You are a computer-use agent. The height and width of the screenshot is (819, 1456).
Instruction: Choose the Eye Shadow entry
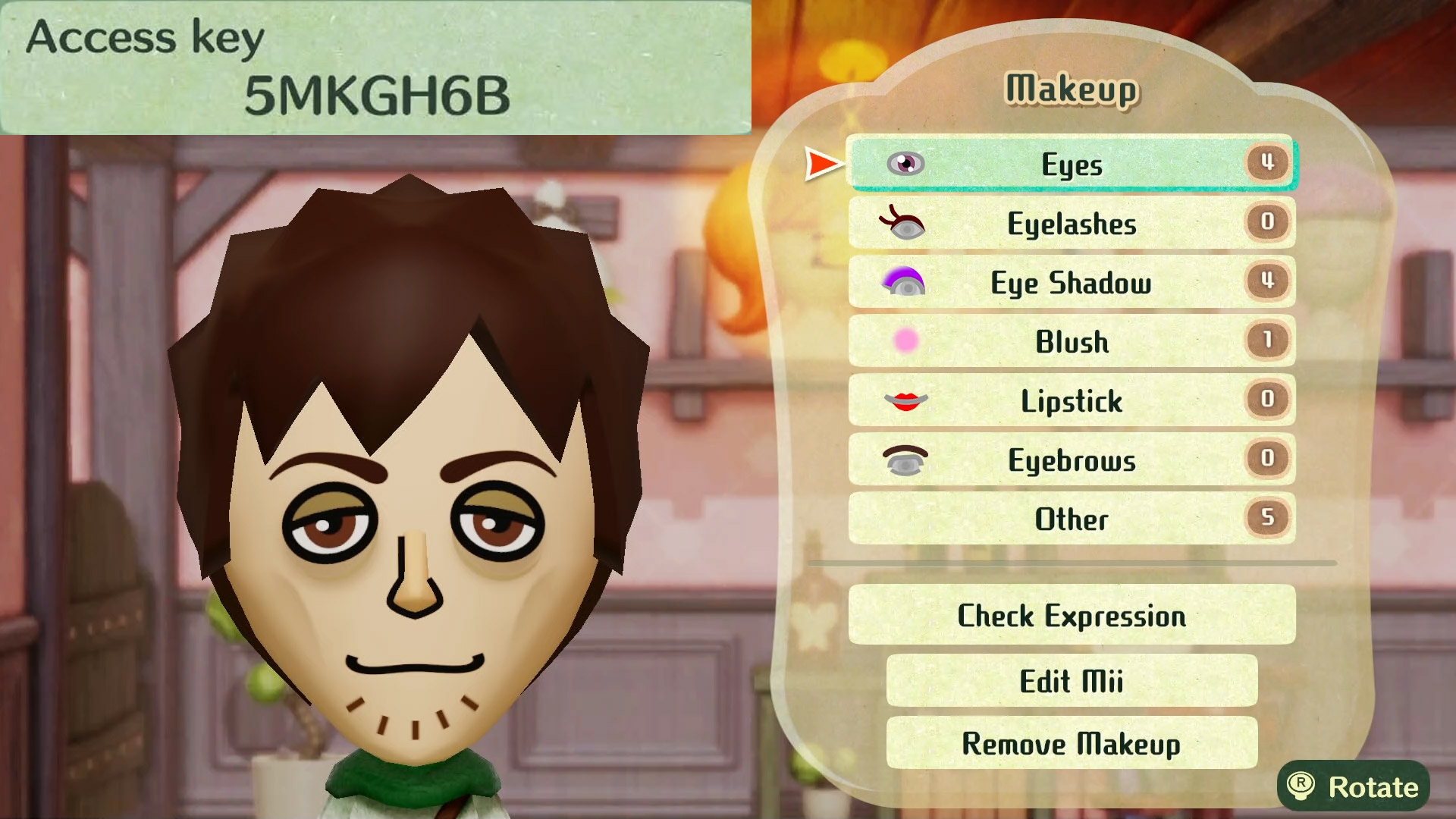click(1071, 282)
